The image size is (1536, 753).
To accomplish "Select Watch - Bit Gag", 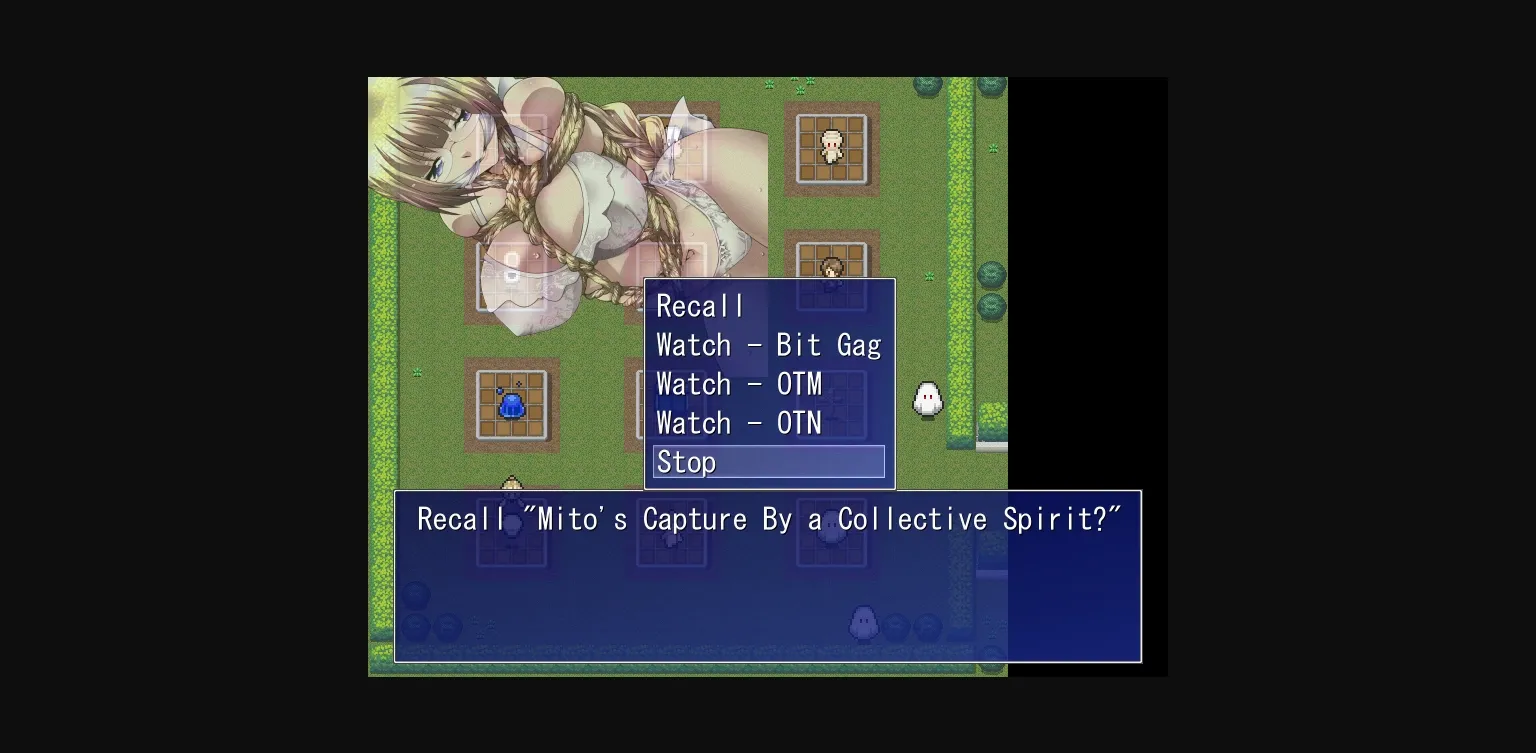I will tap(768, 345).
